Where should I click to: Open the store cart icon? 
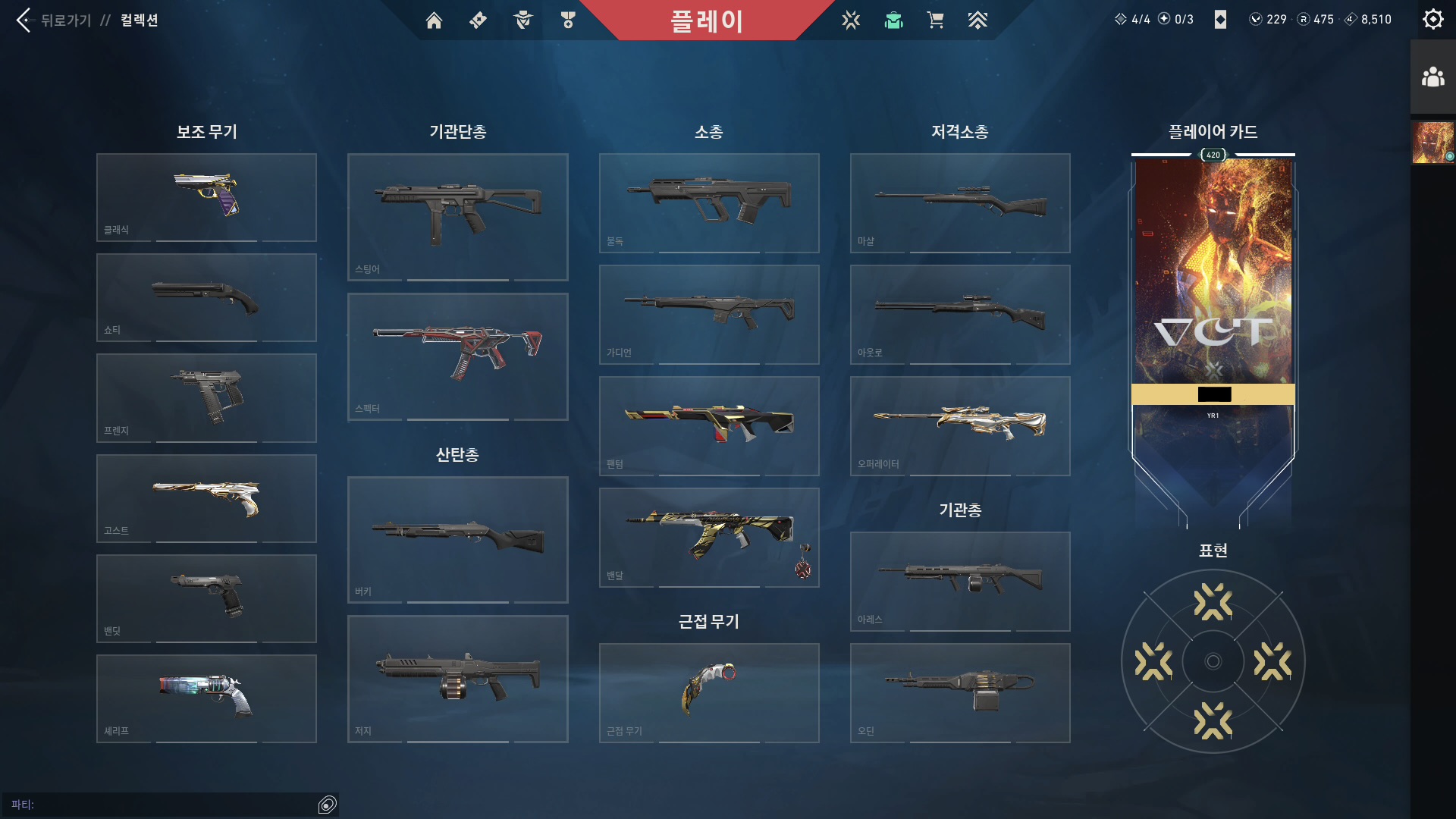point(935,20)
